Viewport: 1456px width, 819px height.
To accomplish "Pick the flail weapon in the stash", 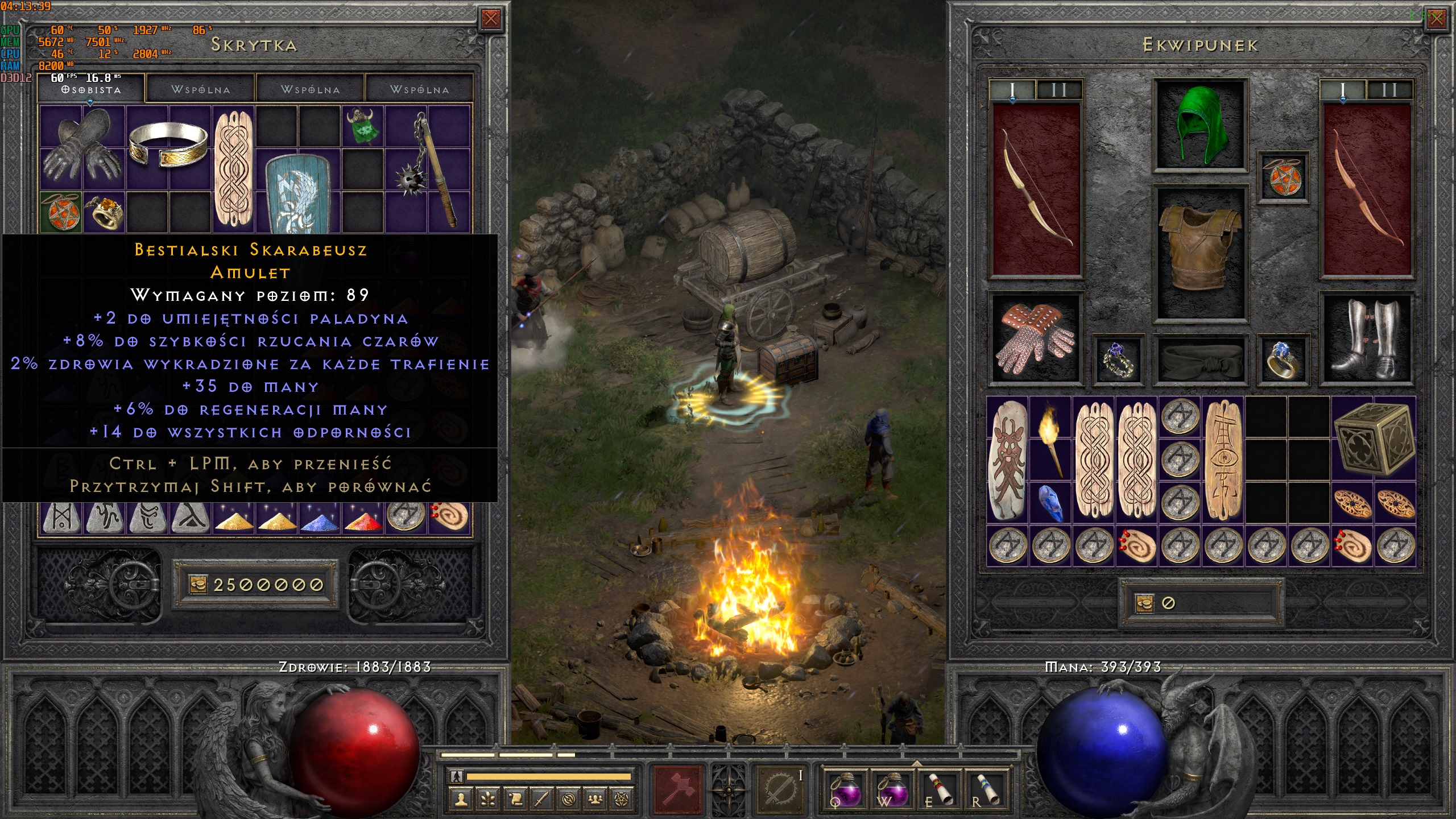I will pyautogui.click(x=429, y=168).
